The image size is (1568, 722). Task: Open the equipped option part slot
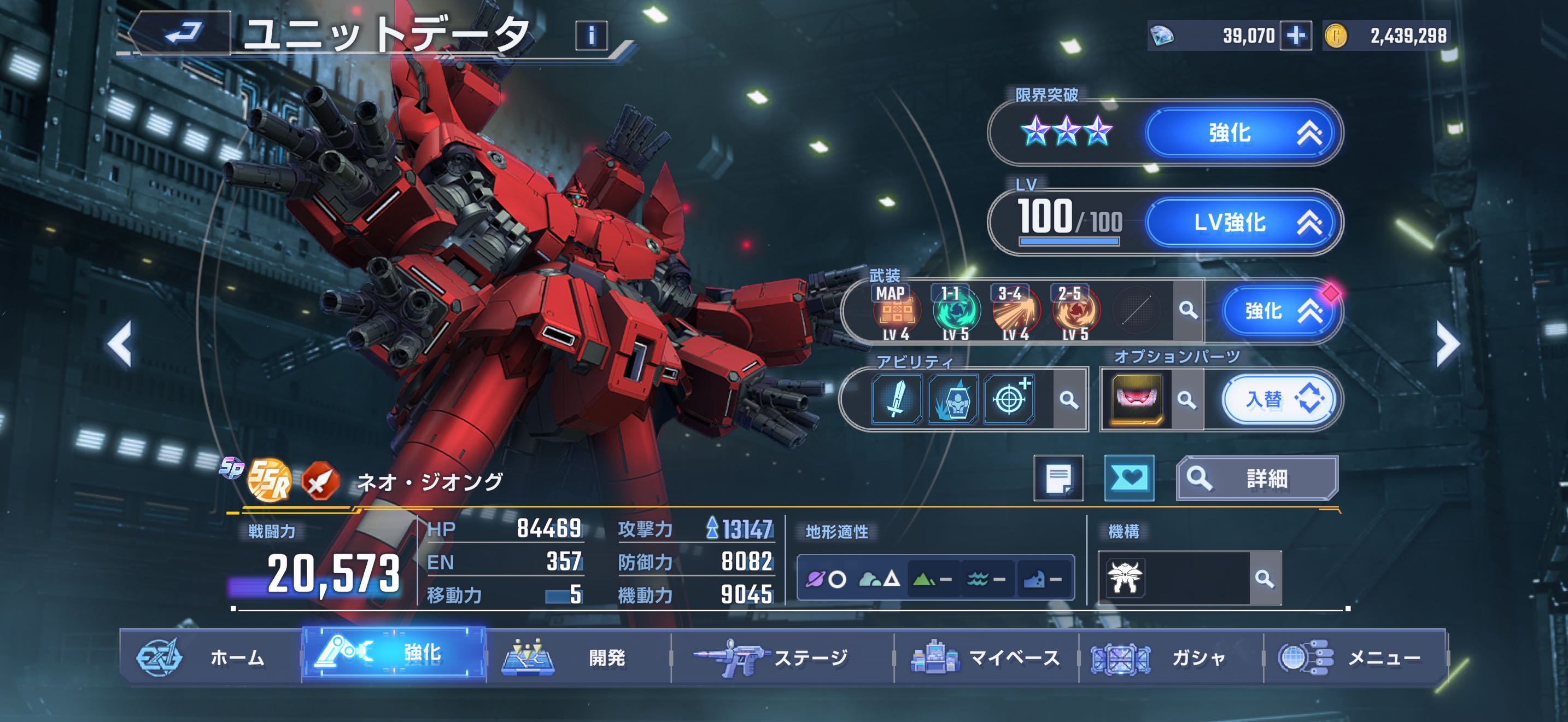1136,400
